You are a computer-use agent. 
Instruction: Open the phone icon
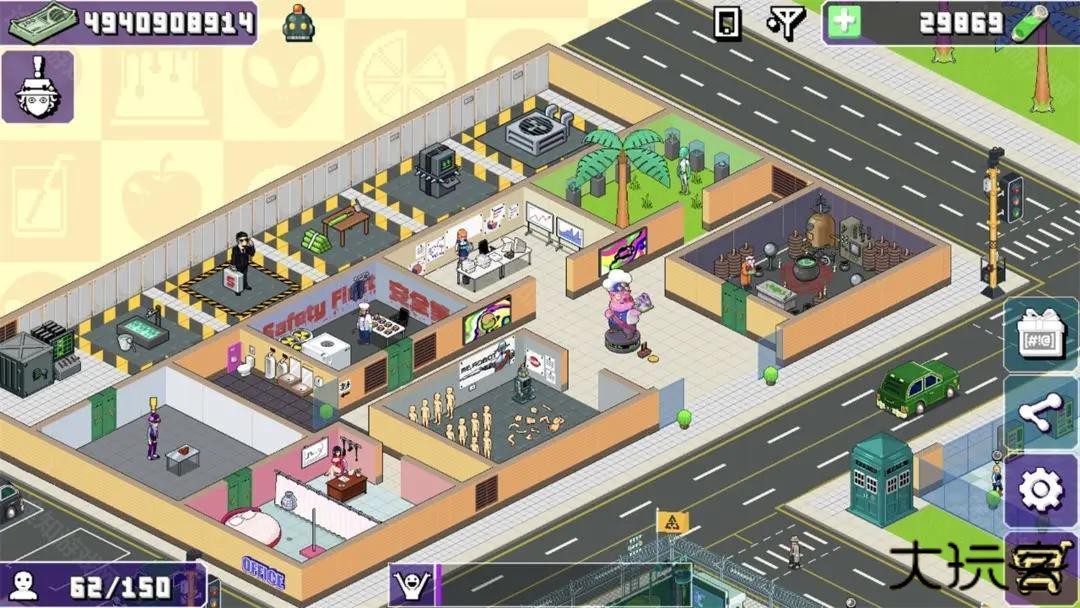(x=727, y=22)
